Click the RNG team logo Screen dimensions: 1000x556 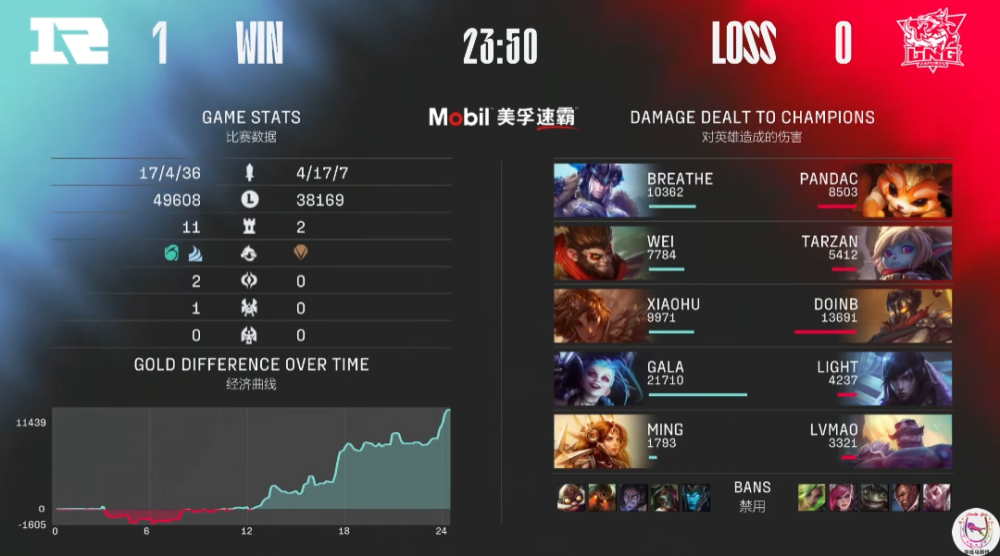pos(68,44)
